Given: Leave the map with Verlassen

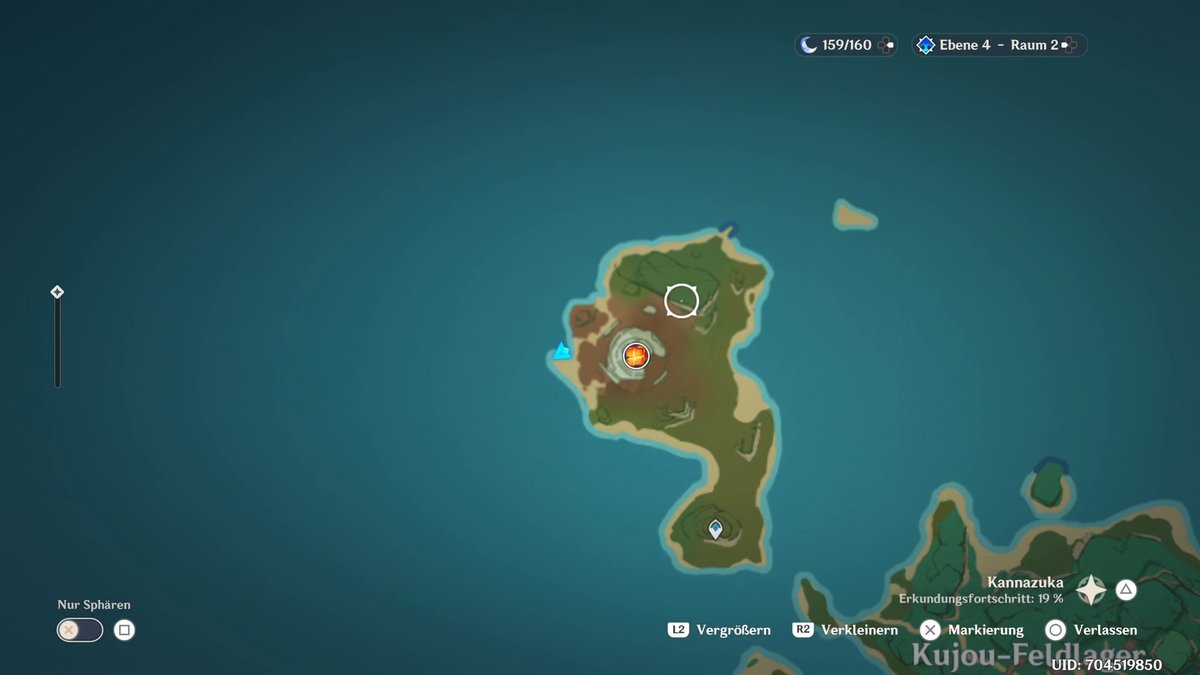Looking at the screenshot, I should pyautogui.click(x=1091, y=630).
